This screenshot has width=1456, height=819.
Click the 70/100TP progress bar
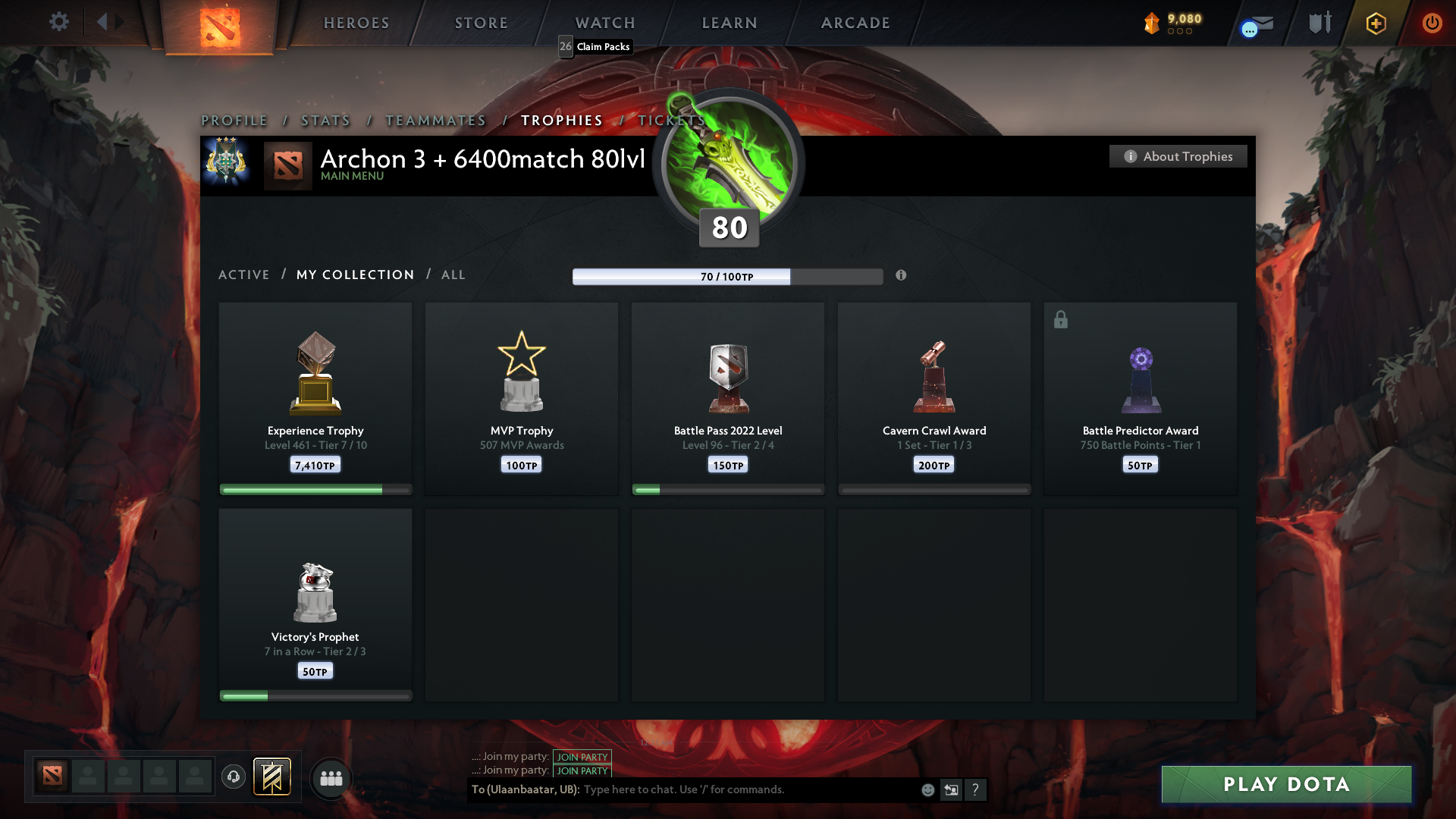[x=728, y=276]
